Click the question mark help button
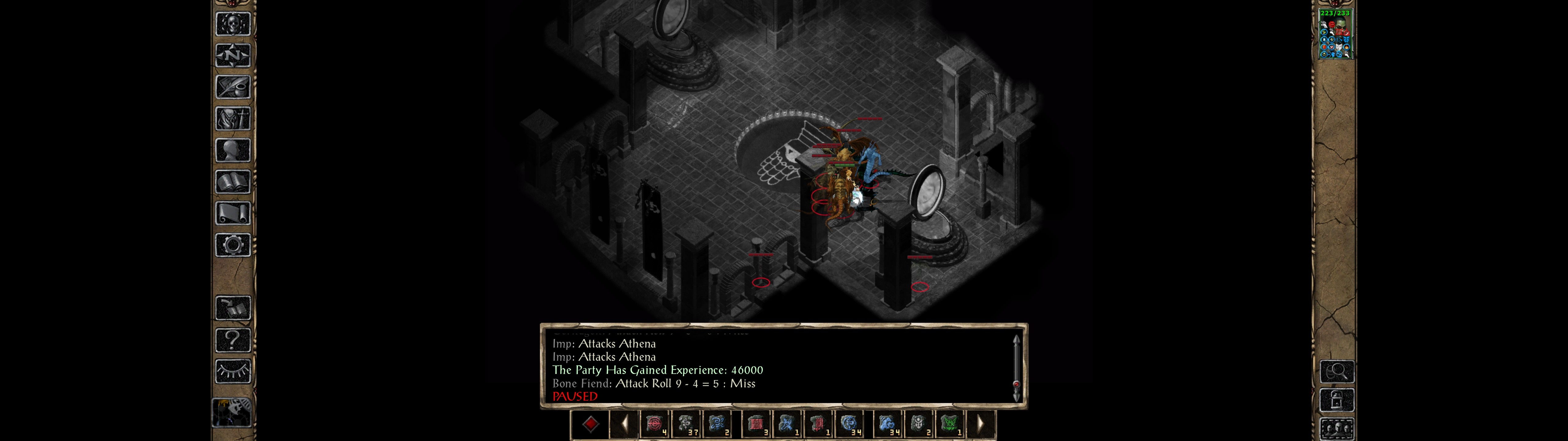This screenshot has width=1568, height=441. (x=232, y=339)
